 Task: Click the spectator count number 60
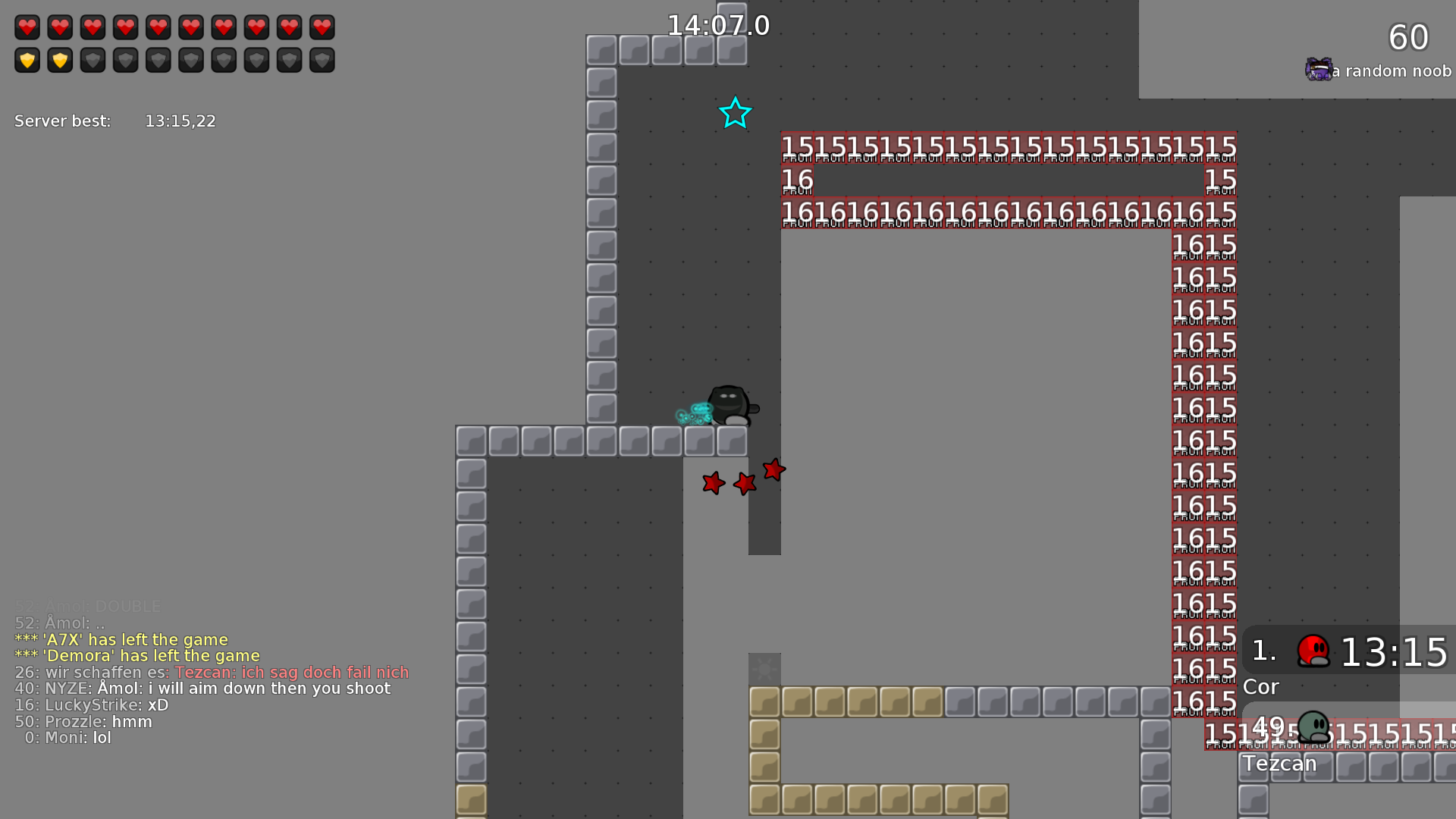(1408, 36)
